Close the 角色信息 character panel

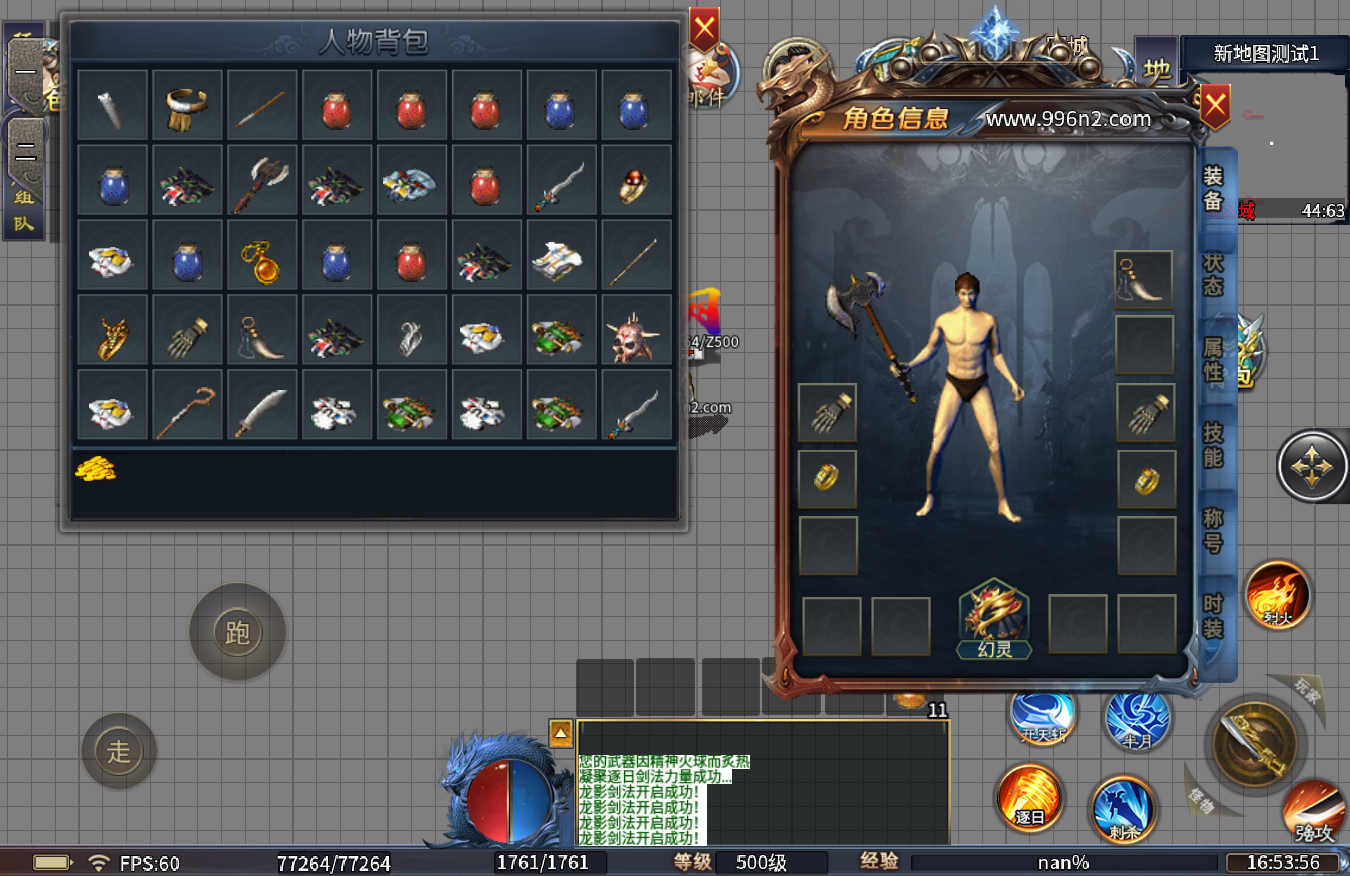pos(1215,105)
